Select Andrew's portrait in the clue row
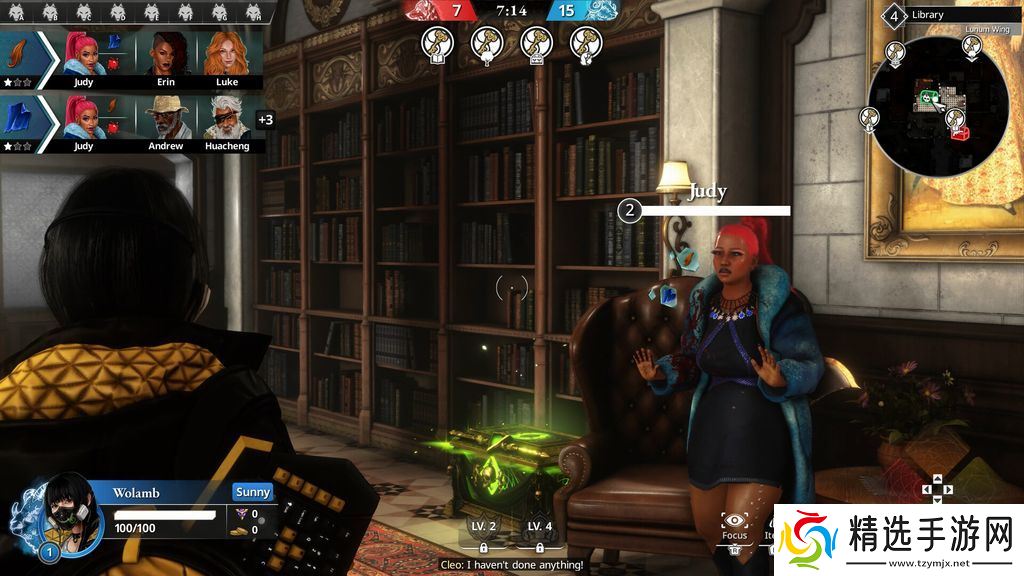This screenshot has width=1024, height=576. click(165, 118)
